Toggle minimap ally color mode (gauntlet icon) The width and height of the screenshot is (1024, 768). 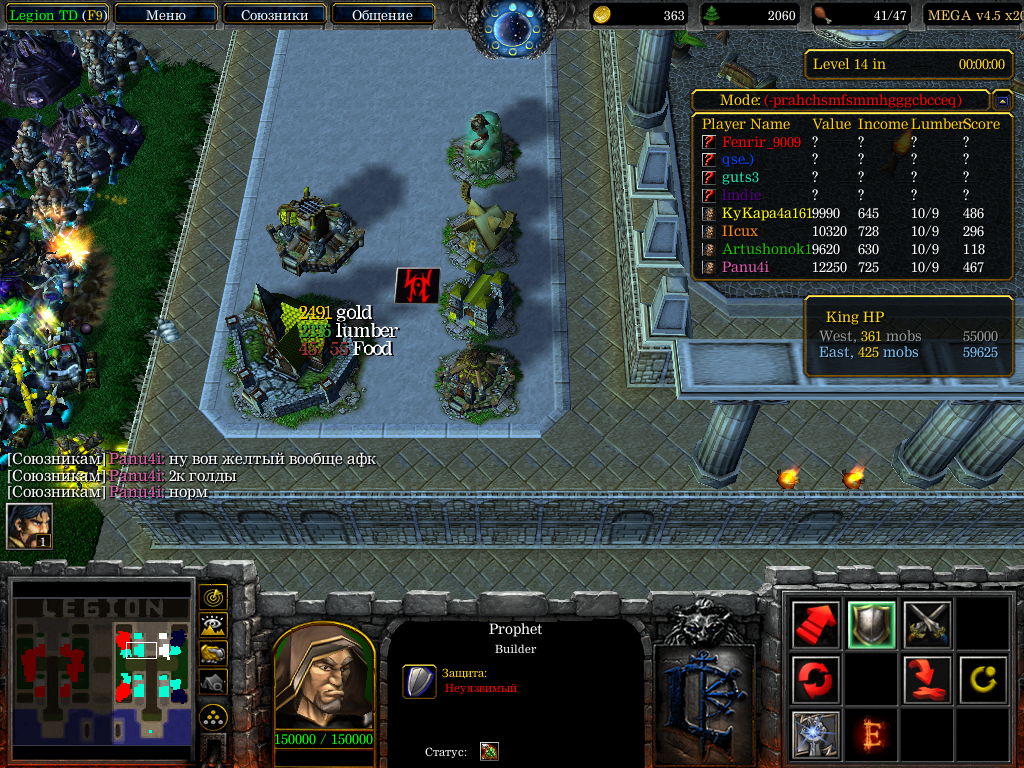[x=213, y=654]
